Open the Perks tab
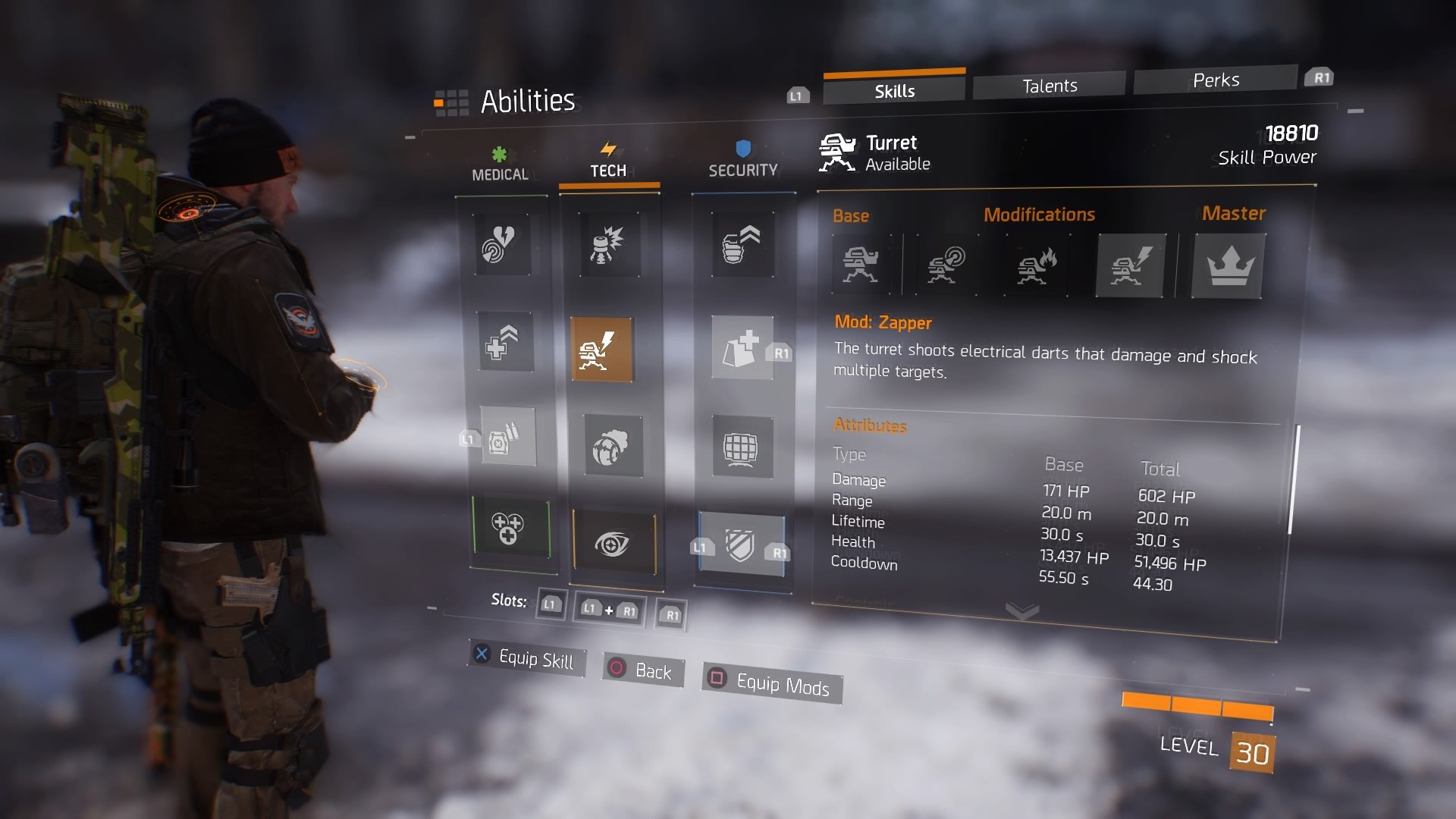The width and height of the screenshot is (1456, 819). 1215,80
